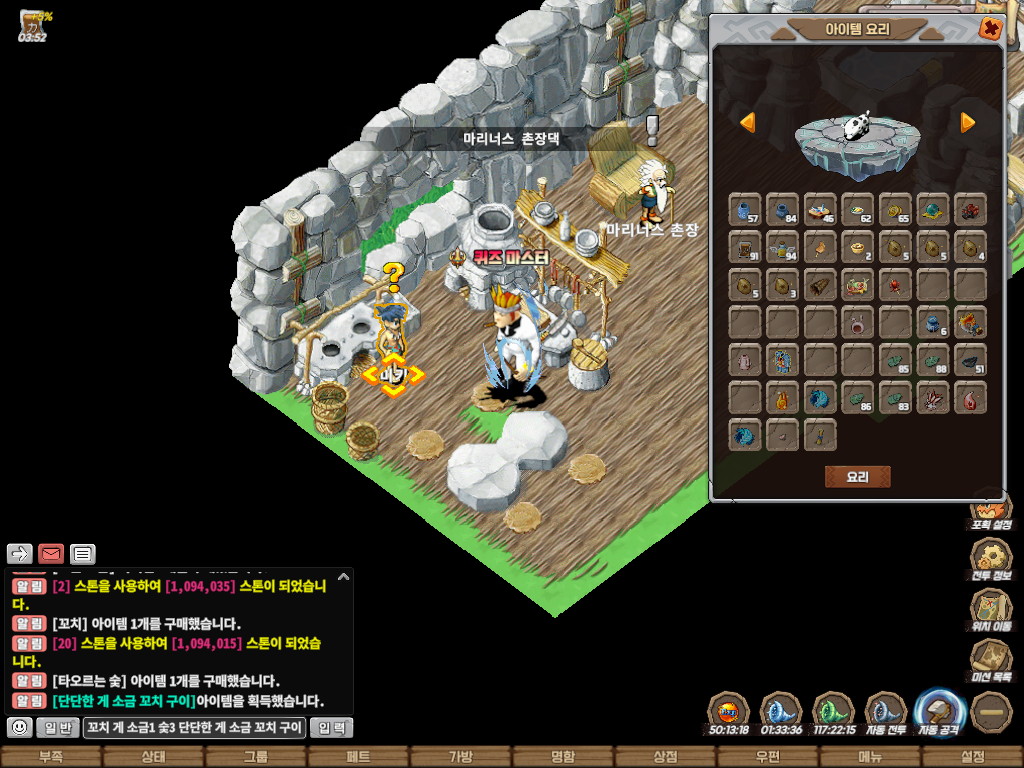Choose the item stack showing 91
1024x768 pixels.
point(745,247)
